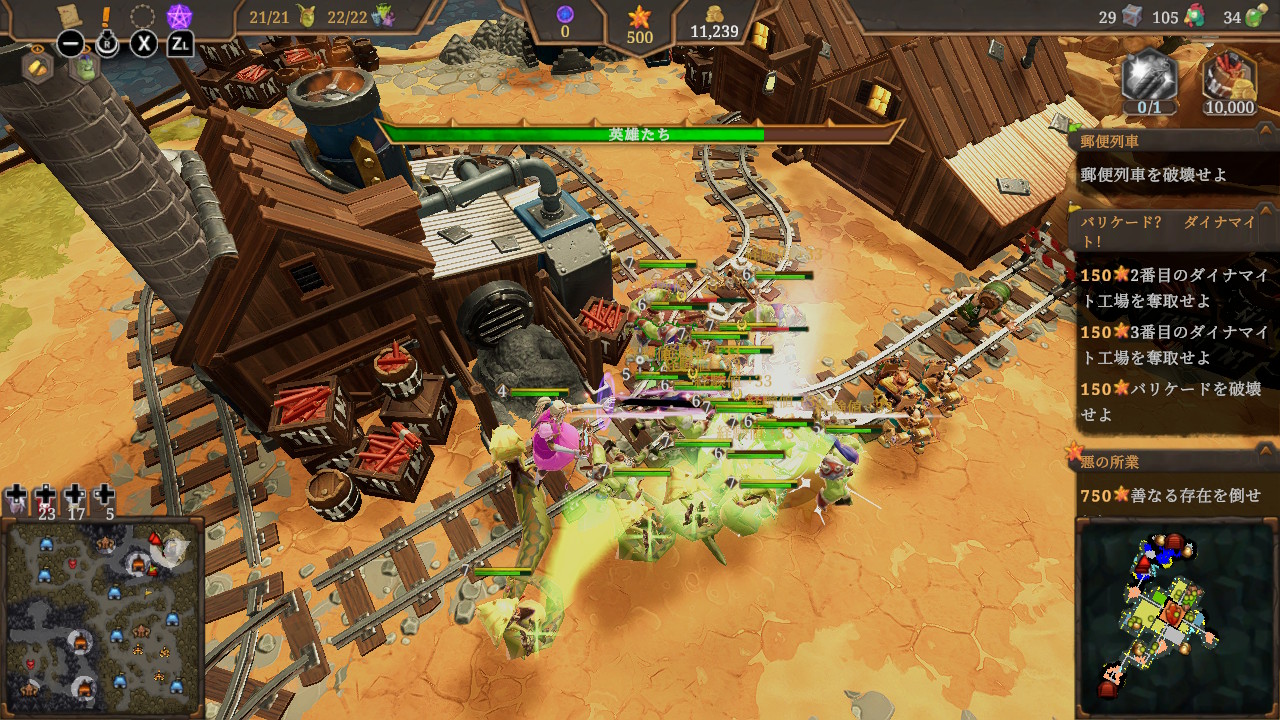
Task: Select the treasure 10,000 goal icon
Action: [x=1229, y=80]
